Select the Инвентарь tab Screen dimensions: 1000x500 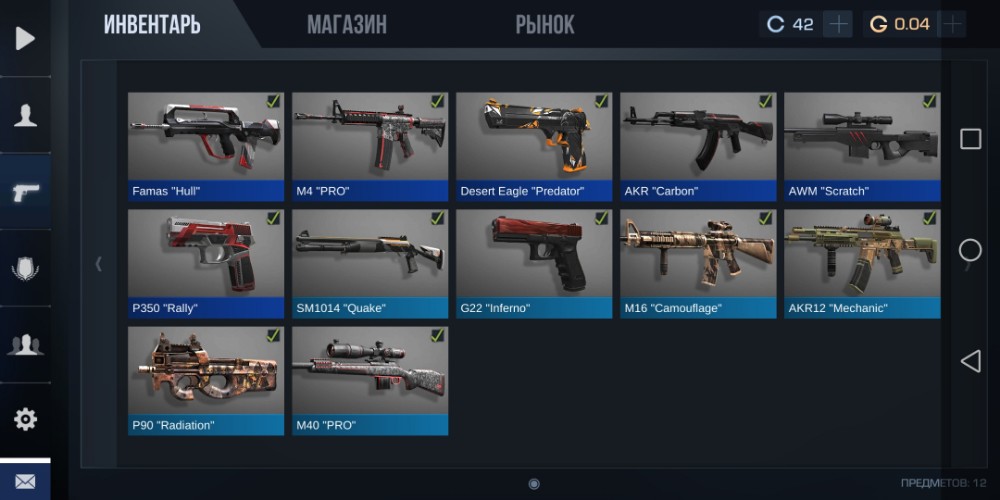click(x=152, y=25)
